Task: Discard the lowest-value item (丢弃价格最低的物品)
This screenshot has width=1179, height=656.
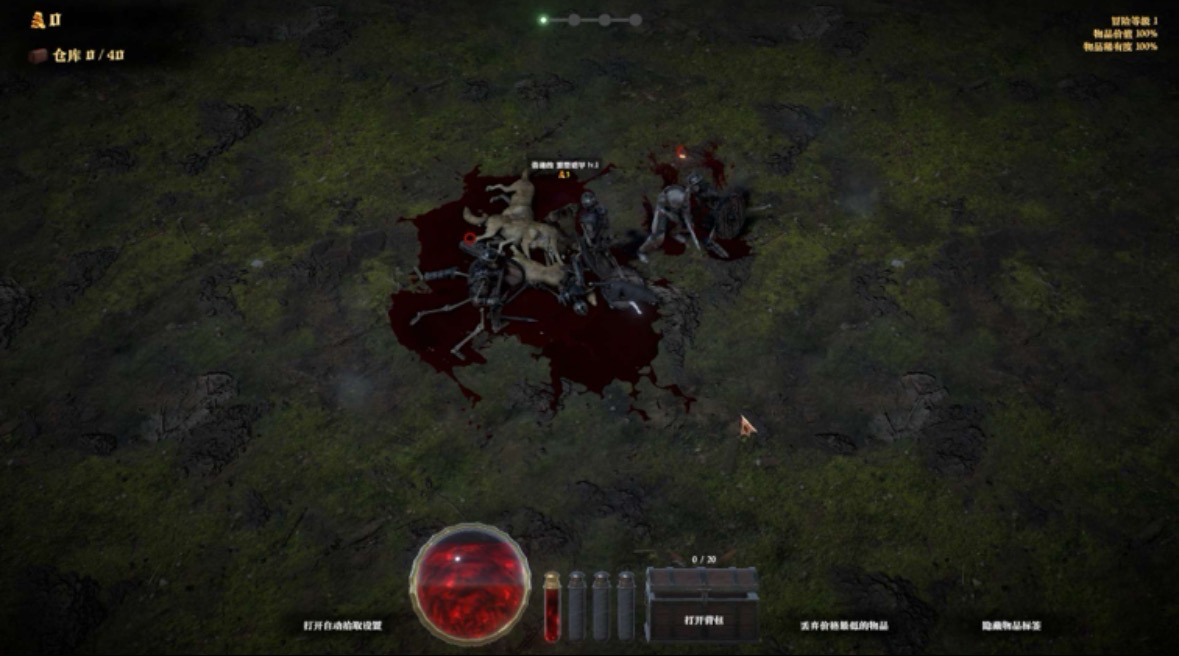Action: coord(845,625)
